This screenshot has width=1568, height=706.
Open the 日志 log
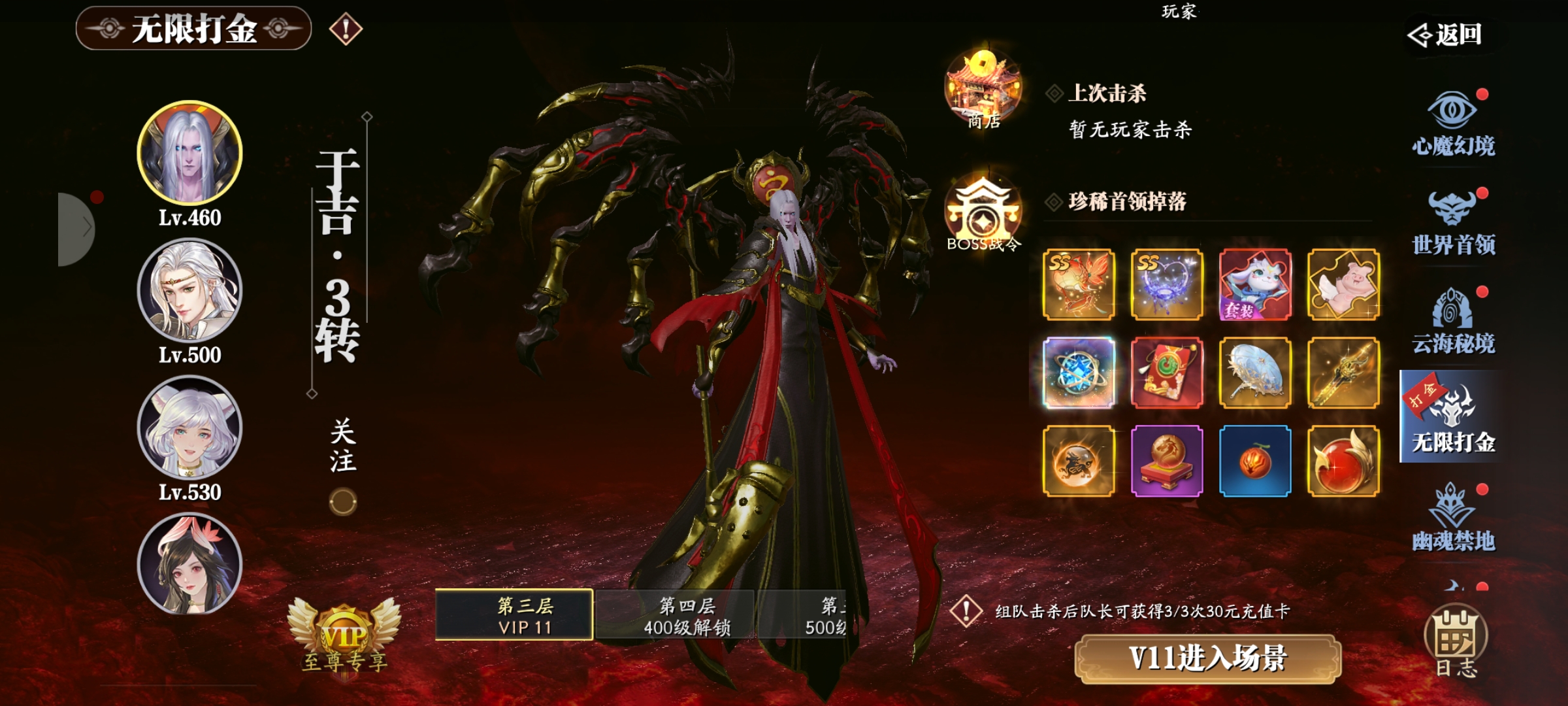click(x=1456, y=642)
